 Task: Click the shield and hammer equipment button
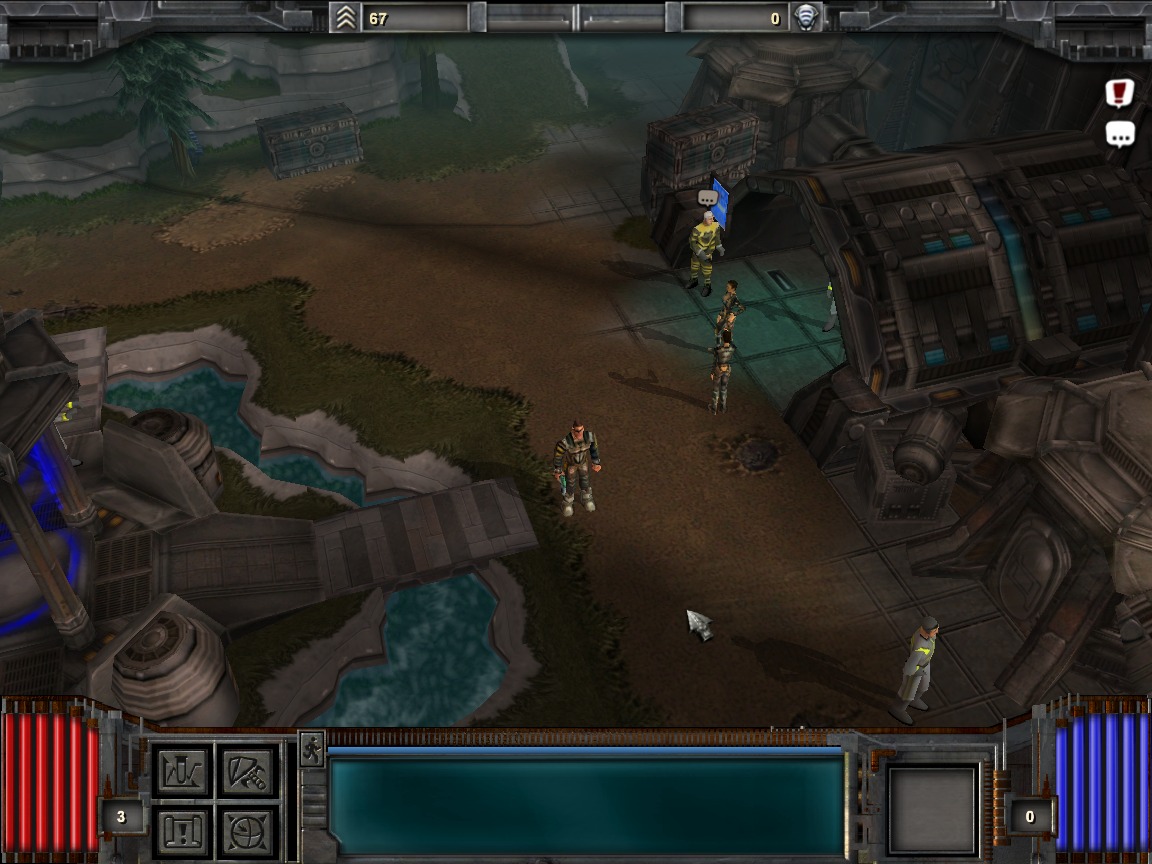tap(247, 772)
